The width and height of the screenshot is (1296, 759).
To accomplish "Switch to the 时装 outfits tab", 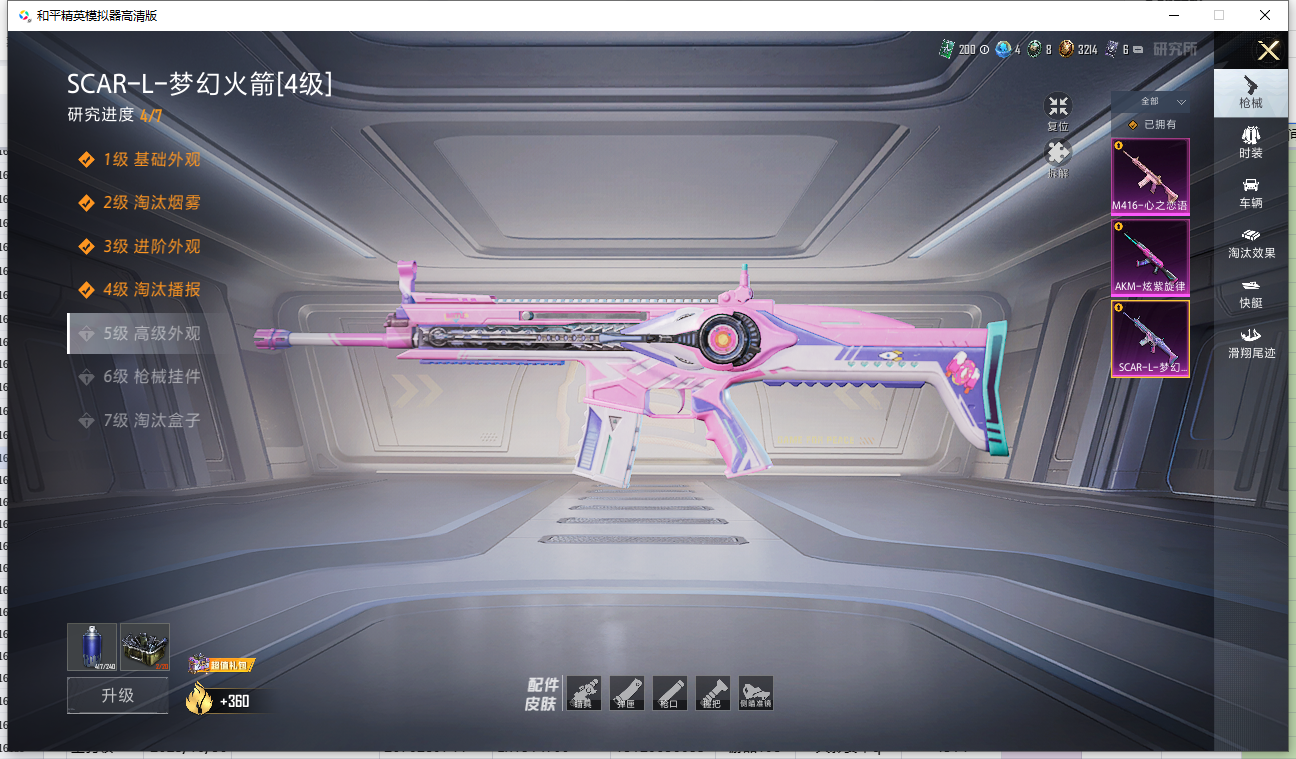I will 1250,142.
